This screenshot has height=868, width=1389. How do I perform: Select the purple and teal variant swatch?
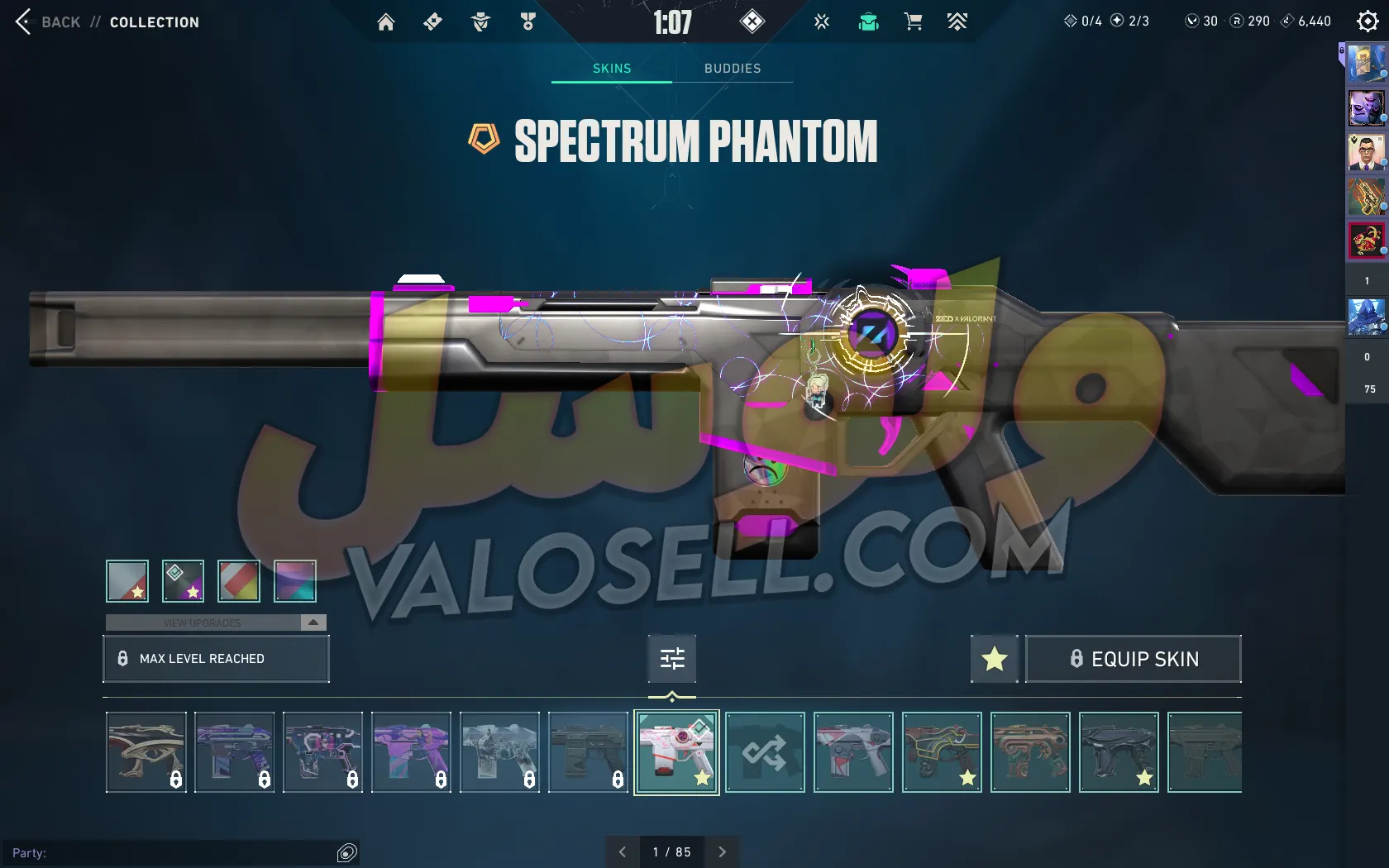pyautogui.click(x=295, y=581)
